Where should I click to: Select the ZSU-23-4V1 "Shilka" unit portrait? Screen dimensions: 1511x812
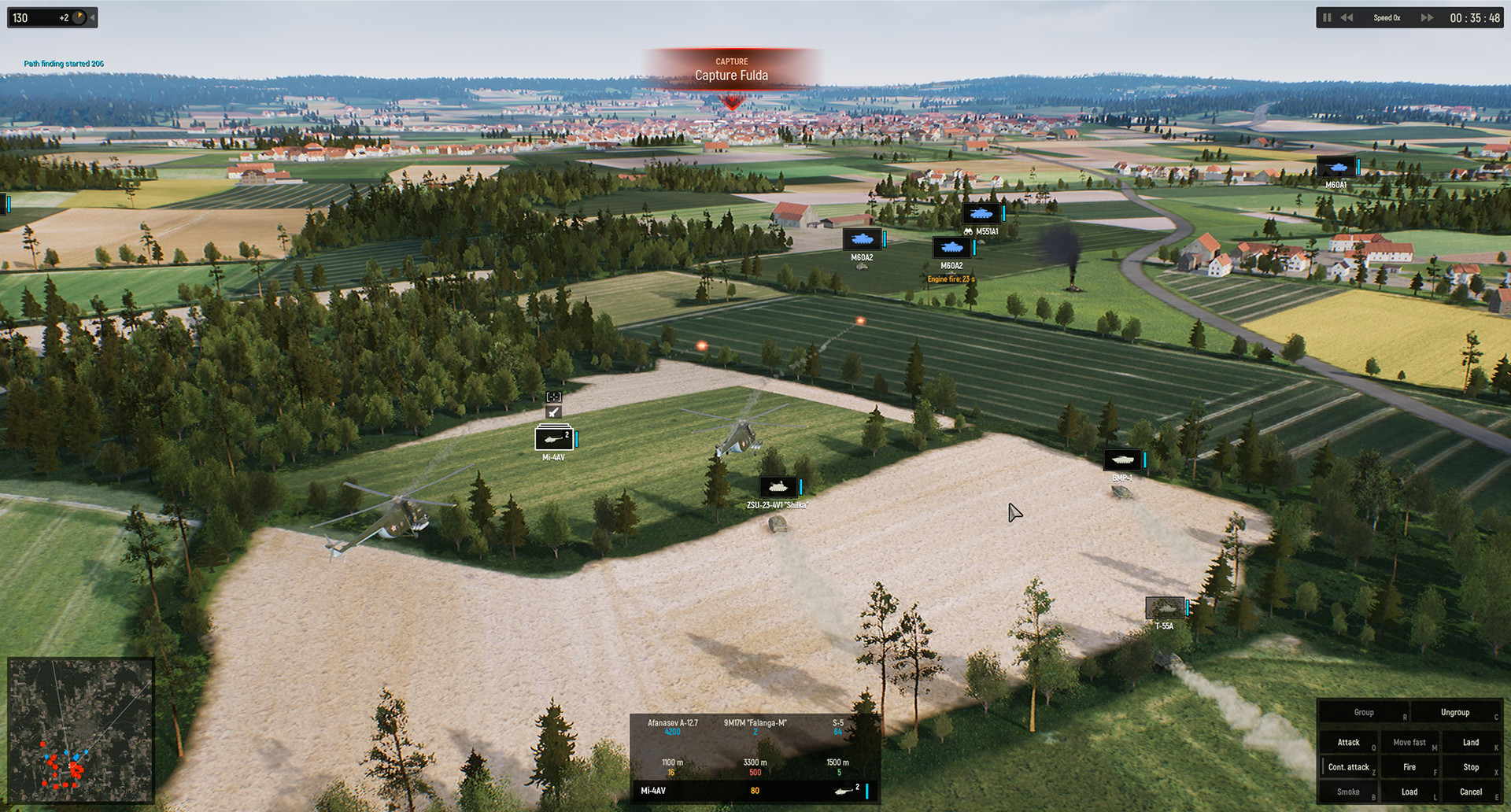coord(780,485)
